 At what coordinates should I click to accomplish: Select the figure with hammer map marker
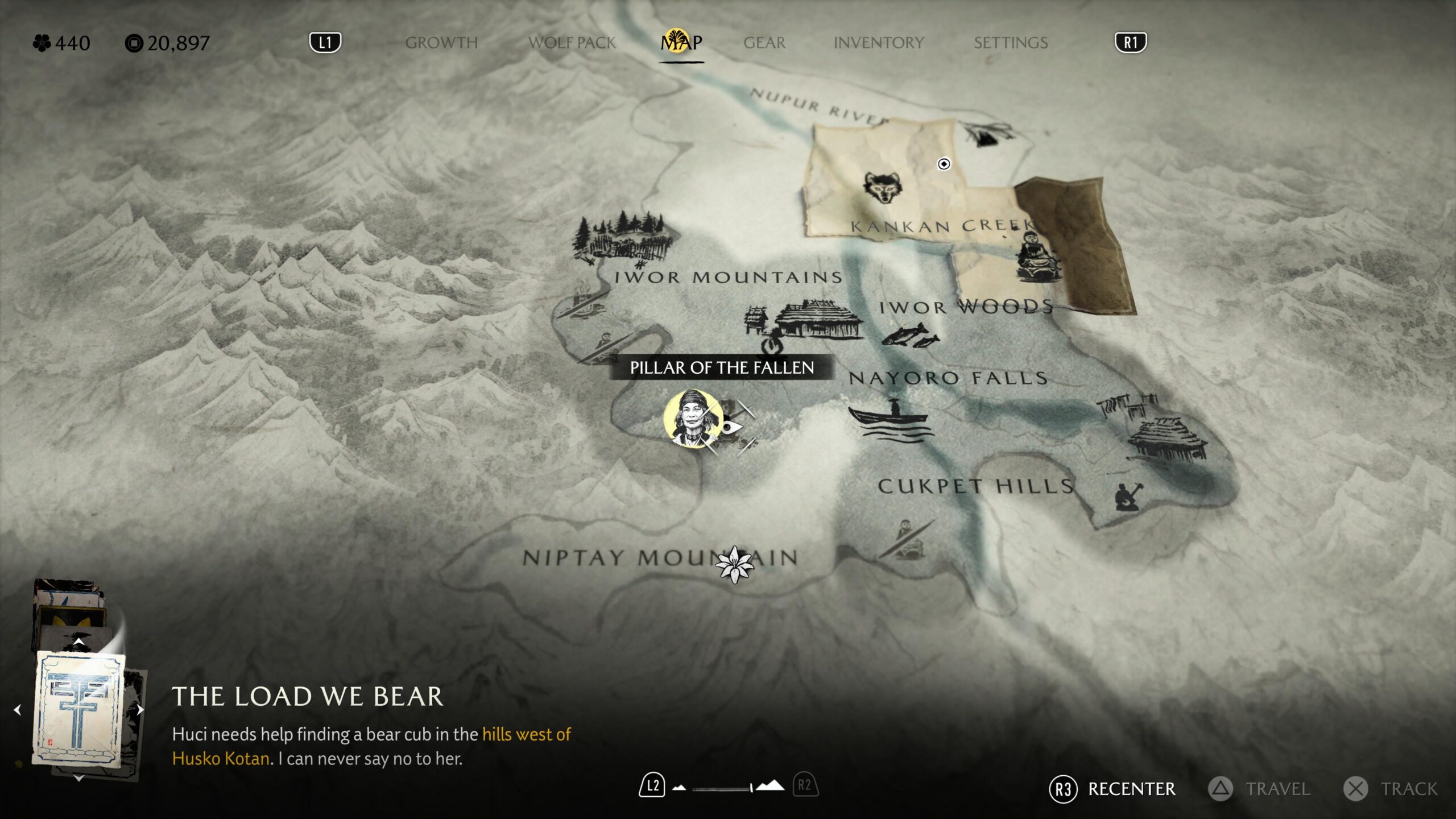(x=1127, y=496)
